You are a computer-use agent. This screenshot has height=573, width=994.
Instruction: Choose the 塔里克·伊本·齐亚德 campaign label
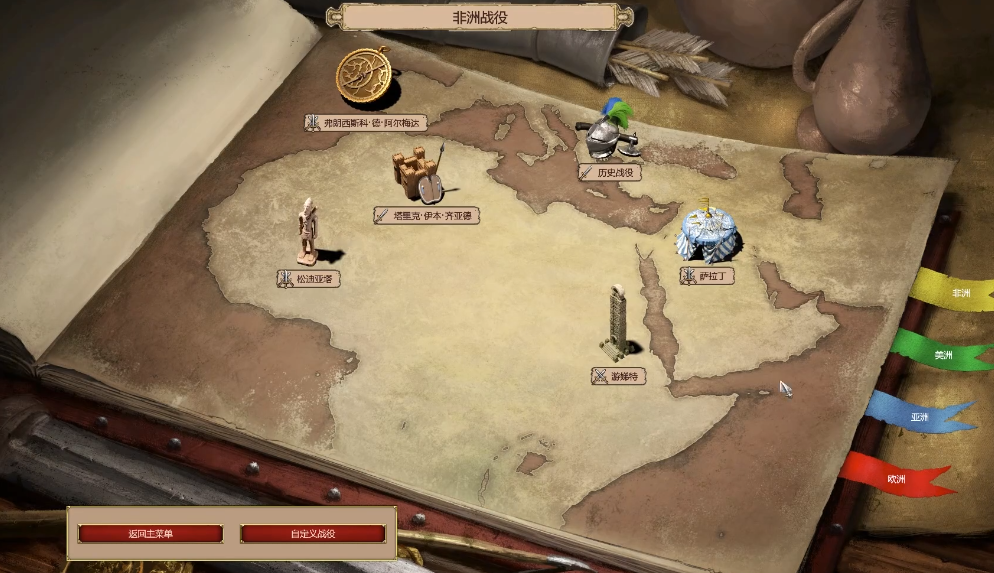point(427,215)
